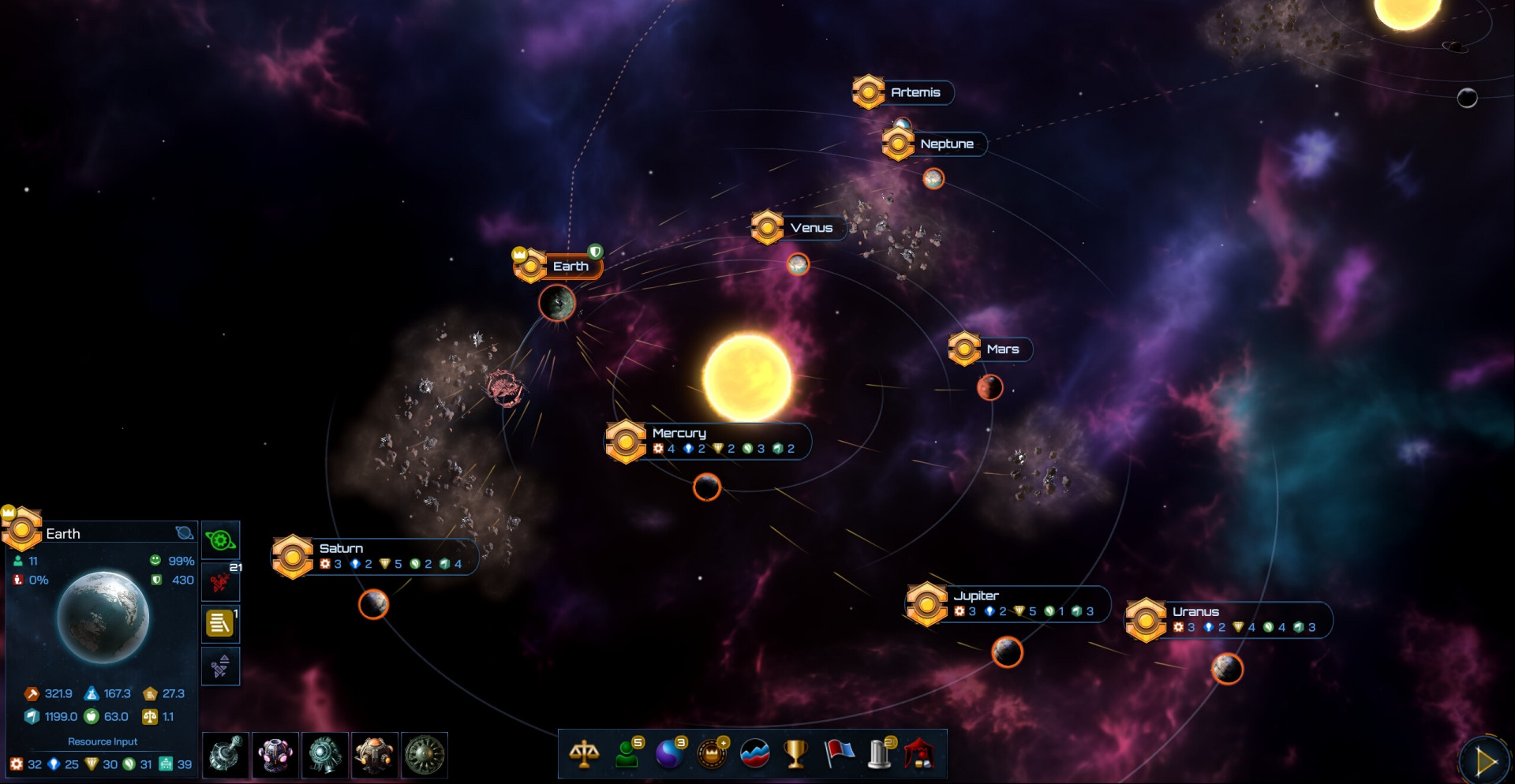Select the Uranus planet label
Image resolution: width=1515 pixels, height=784 pixels.
(1195, 611)
